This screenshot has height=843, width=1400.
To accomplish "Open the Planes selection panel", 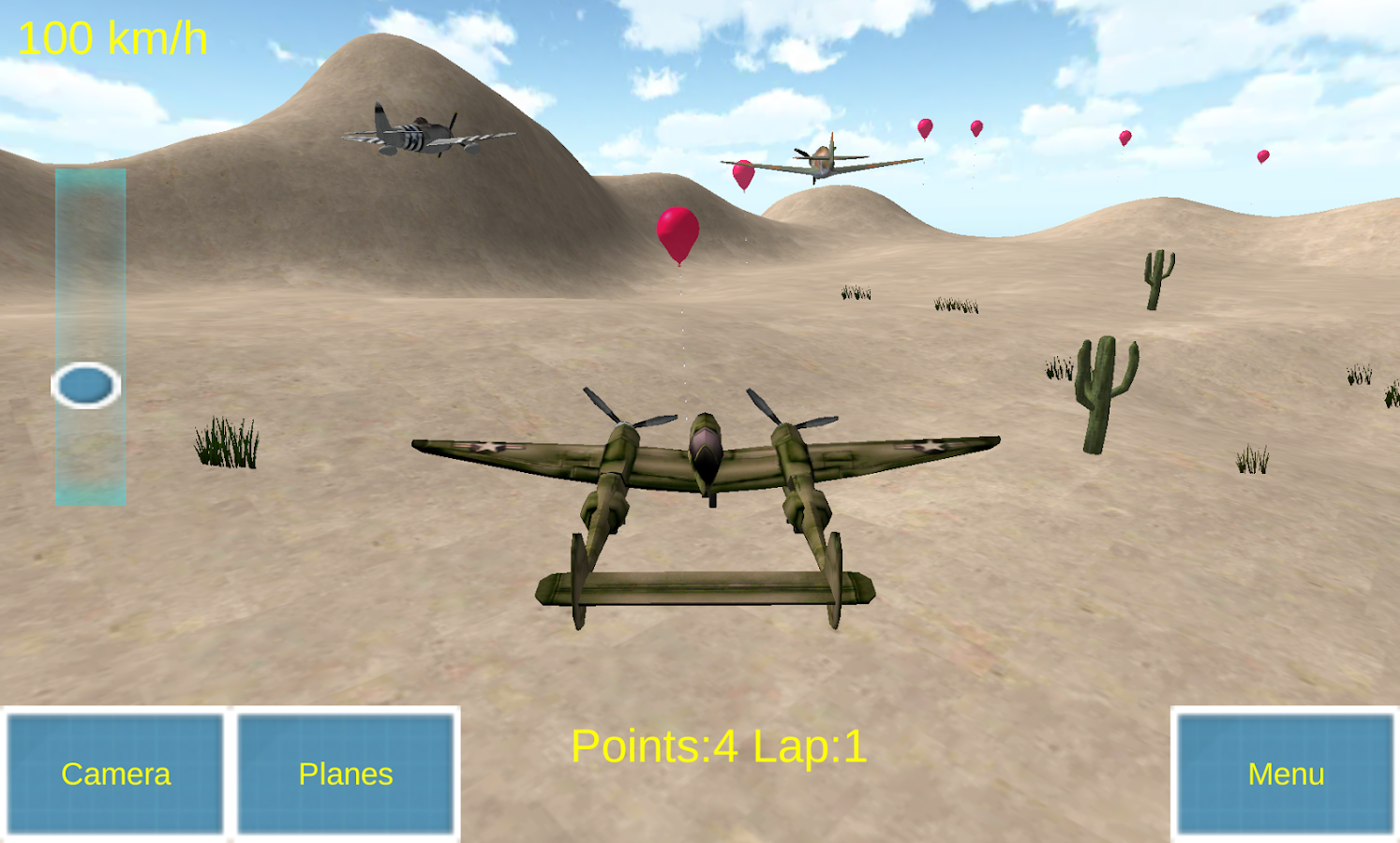I will click(345, 774).
